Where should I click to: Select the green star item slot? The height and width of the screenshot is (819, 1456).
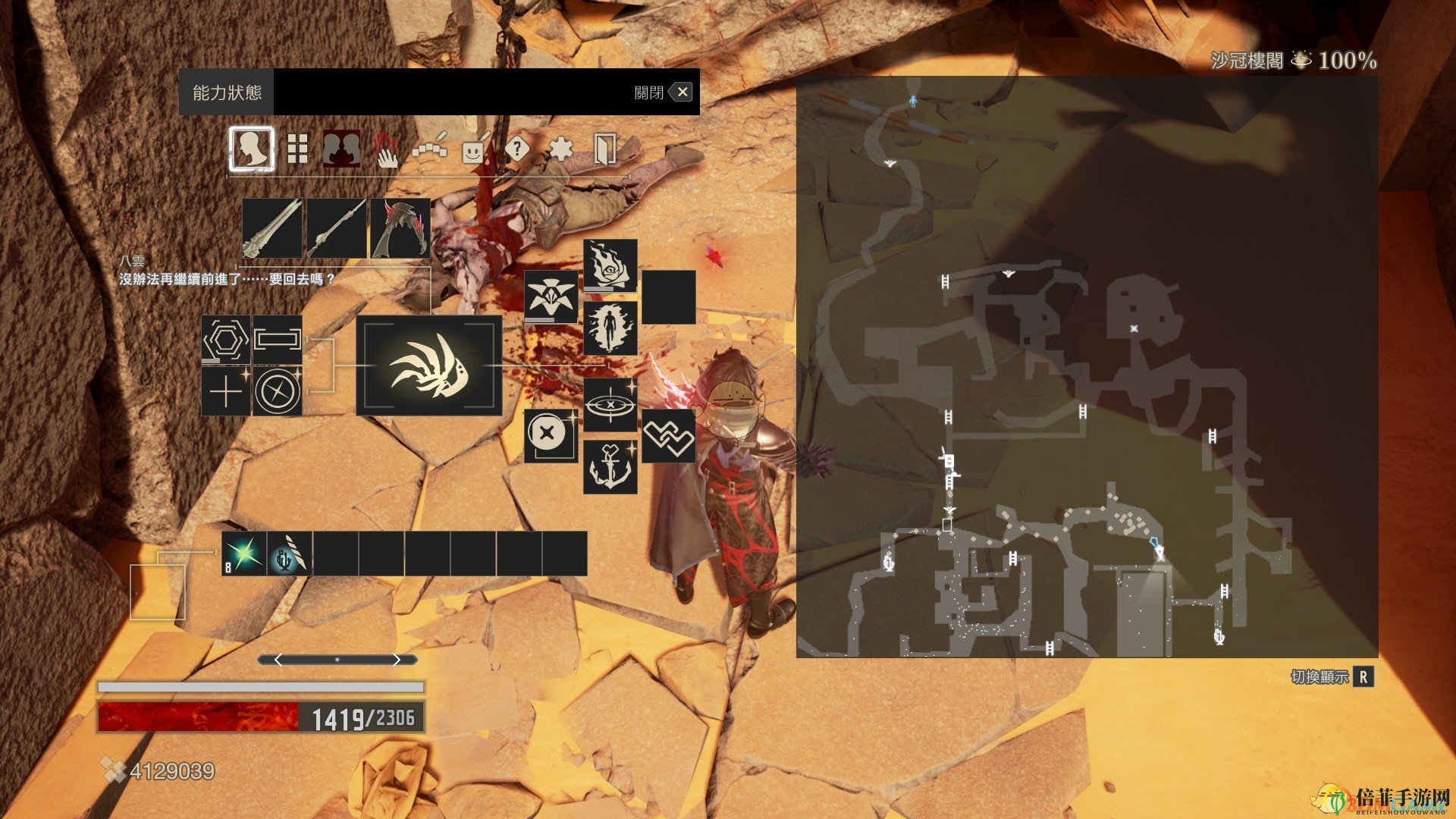pyautogui.click(x=244, y=554)
